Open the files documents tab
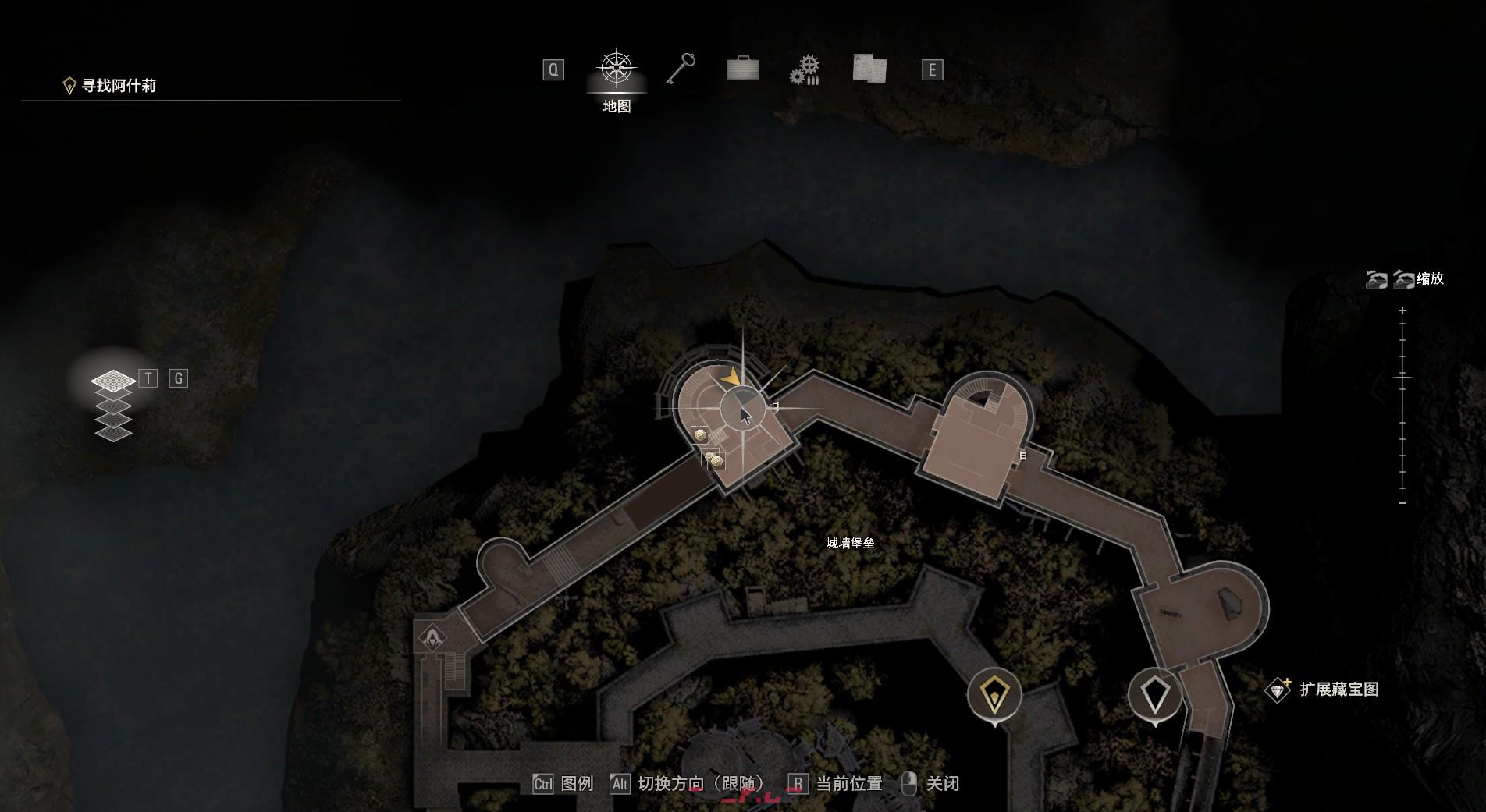This screenshot has width=1486, height=812. (869, 69)
